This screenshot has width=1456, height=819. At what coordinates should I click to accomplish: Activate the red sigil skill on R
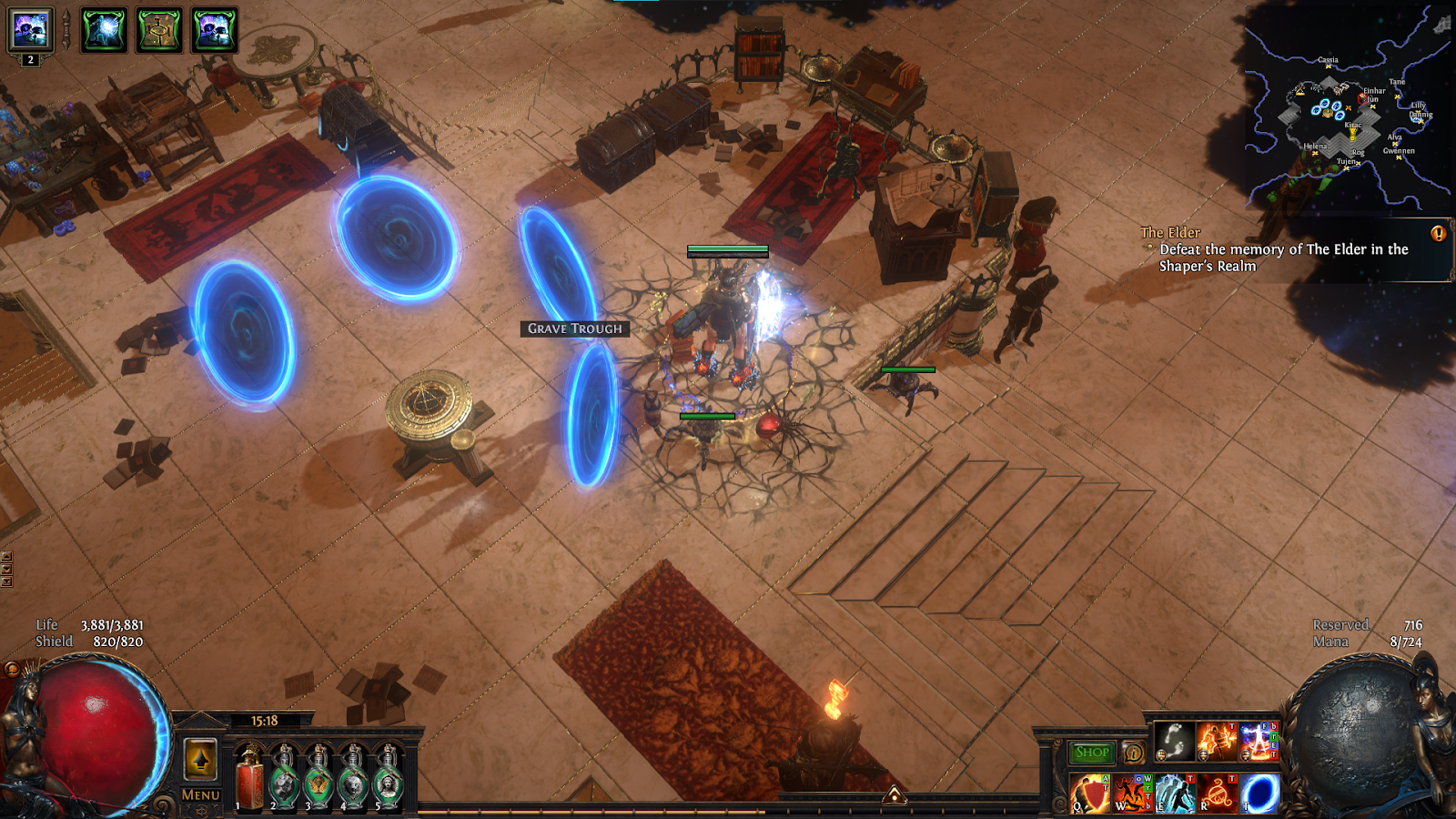(1218, 794)
